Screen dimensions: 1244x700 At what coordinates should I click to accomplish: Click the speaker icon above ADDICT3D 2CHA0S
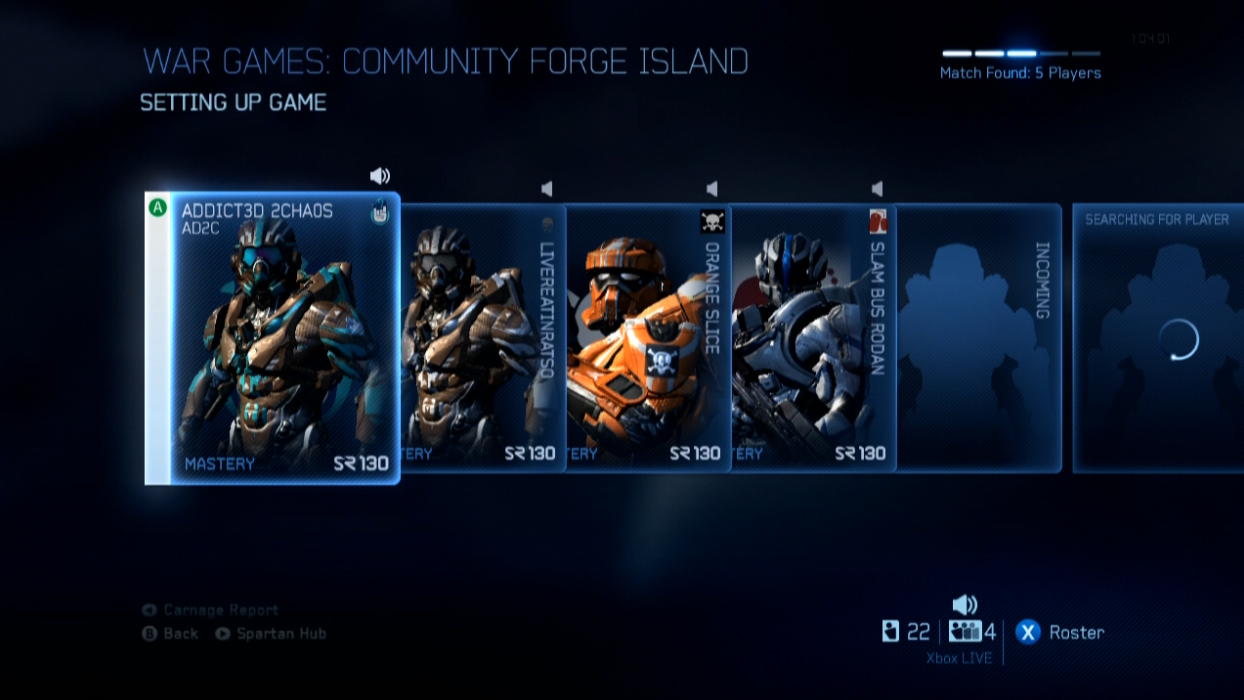tap(380, 177)
